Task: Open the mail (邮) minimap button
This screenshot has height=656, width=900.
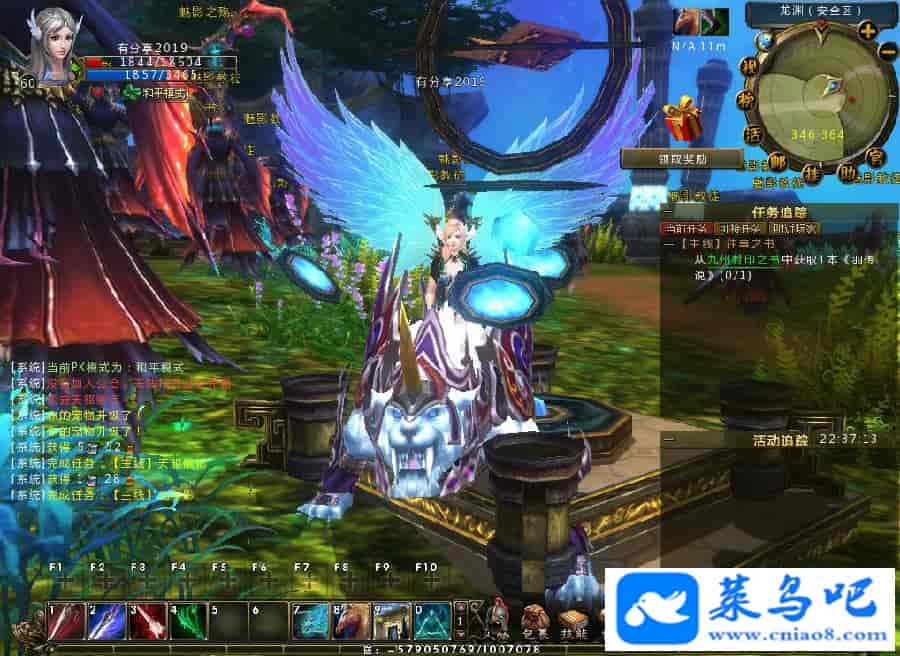Action: pyautogui.click(x=776, y=163)
